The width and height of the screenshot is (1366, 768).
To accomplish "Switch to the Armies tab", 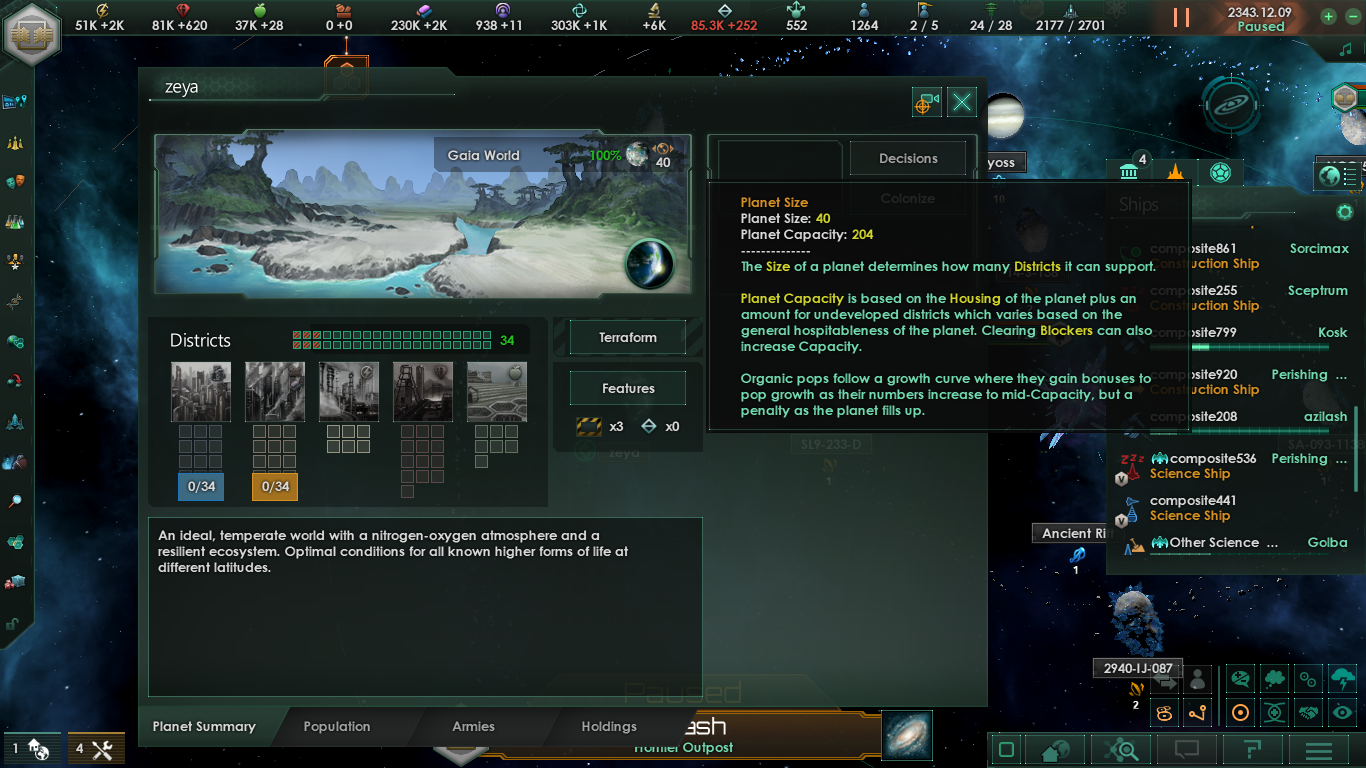I will (473, 727).
